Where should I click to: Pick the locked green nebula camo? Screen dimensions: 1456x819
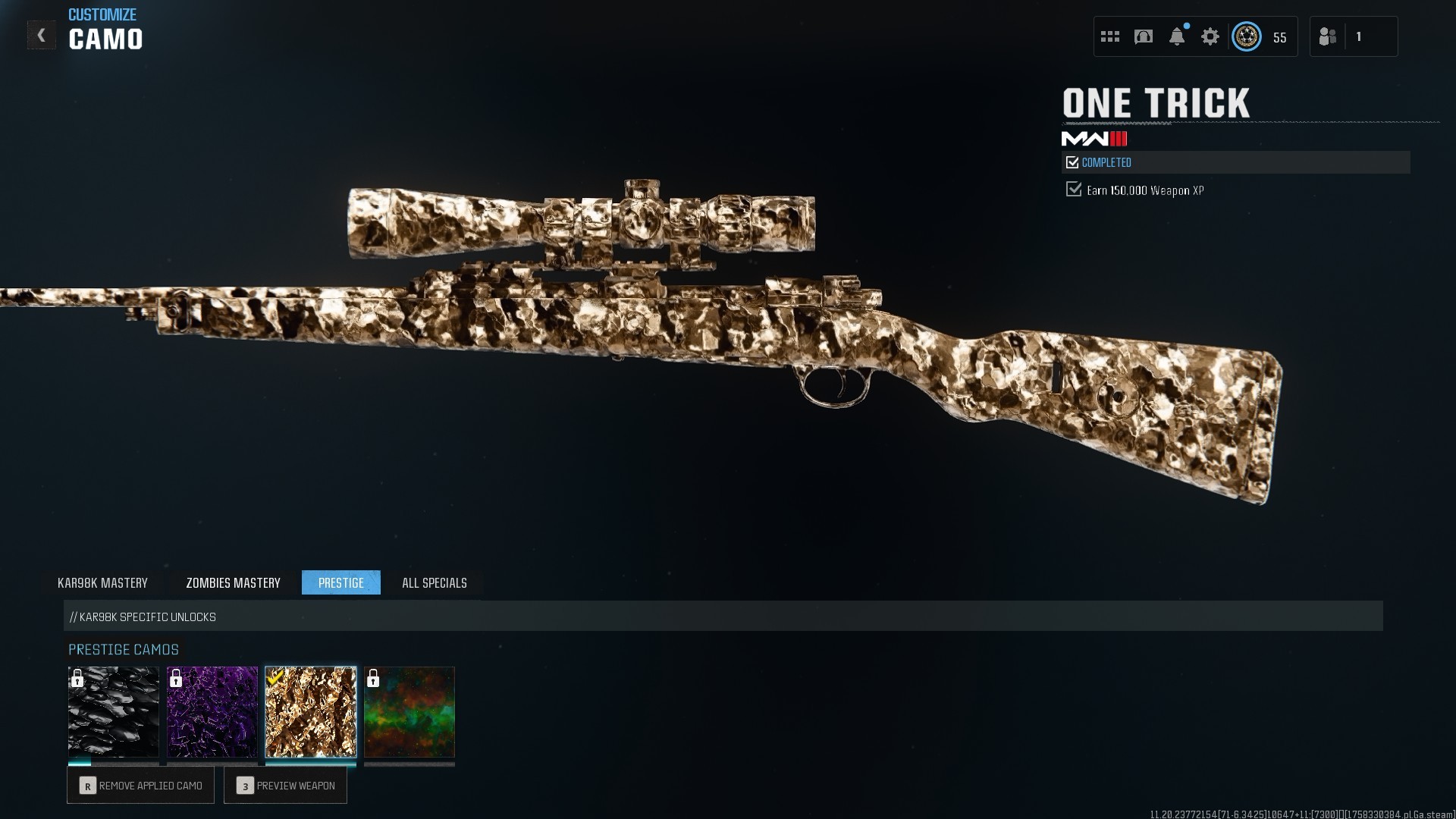pos(409,712)
